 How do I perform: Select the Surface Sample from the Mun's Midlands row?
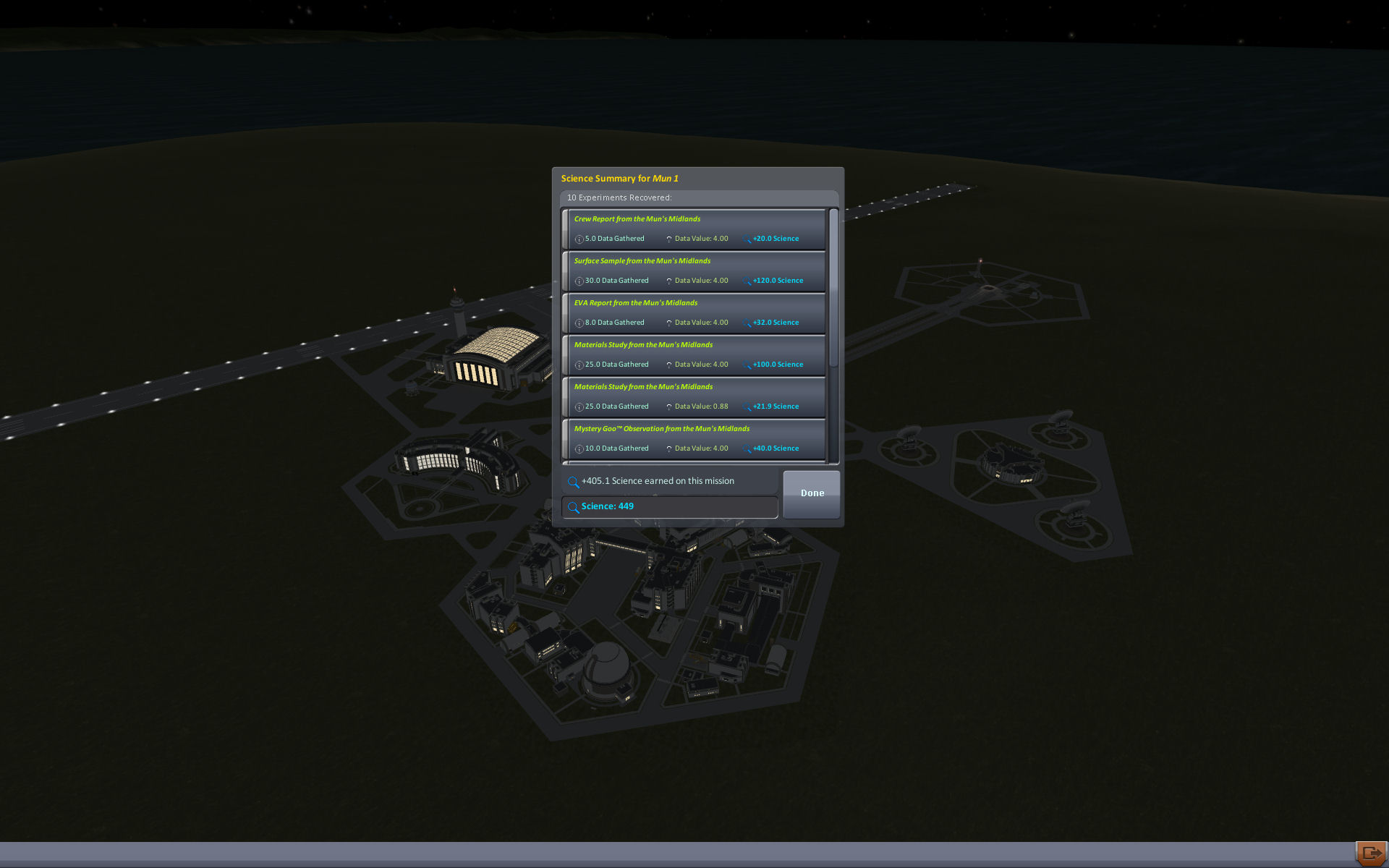click(695, 271)
